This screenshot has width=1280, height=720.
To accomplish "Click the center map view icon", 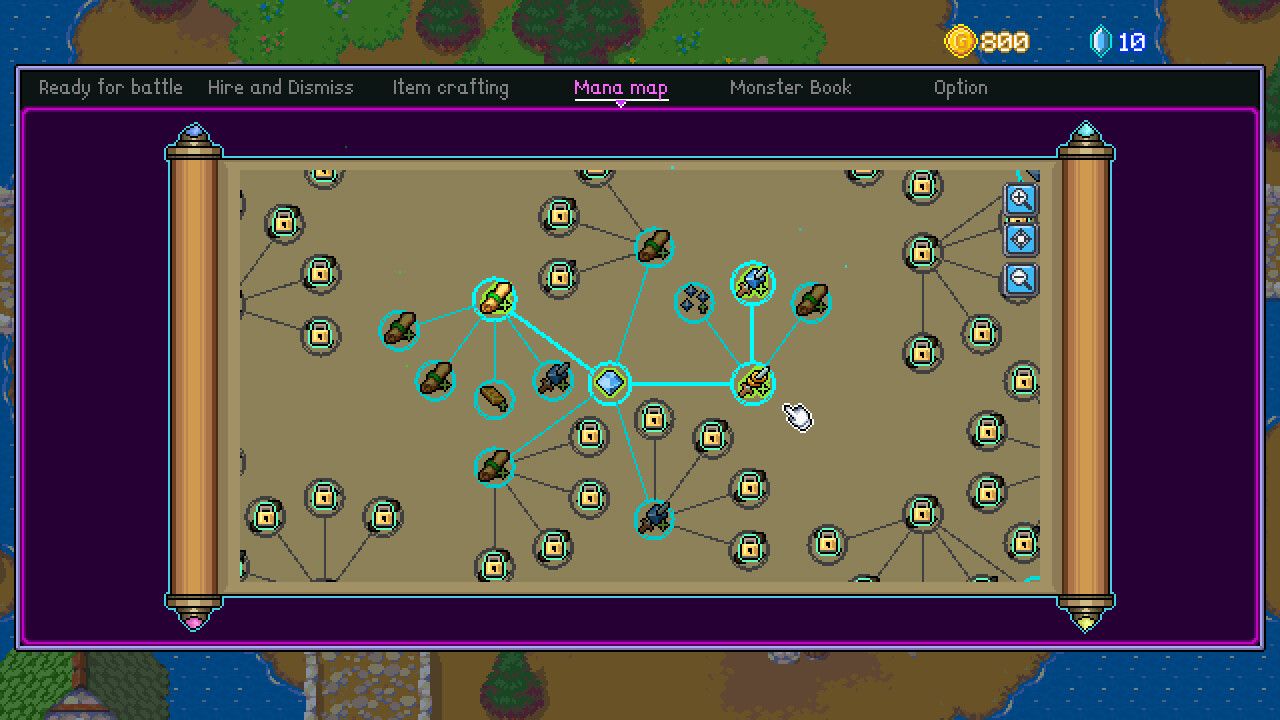I will coord(1021,239).
